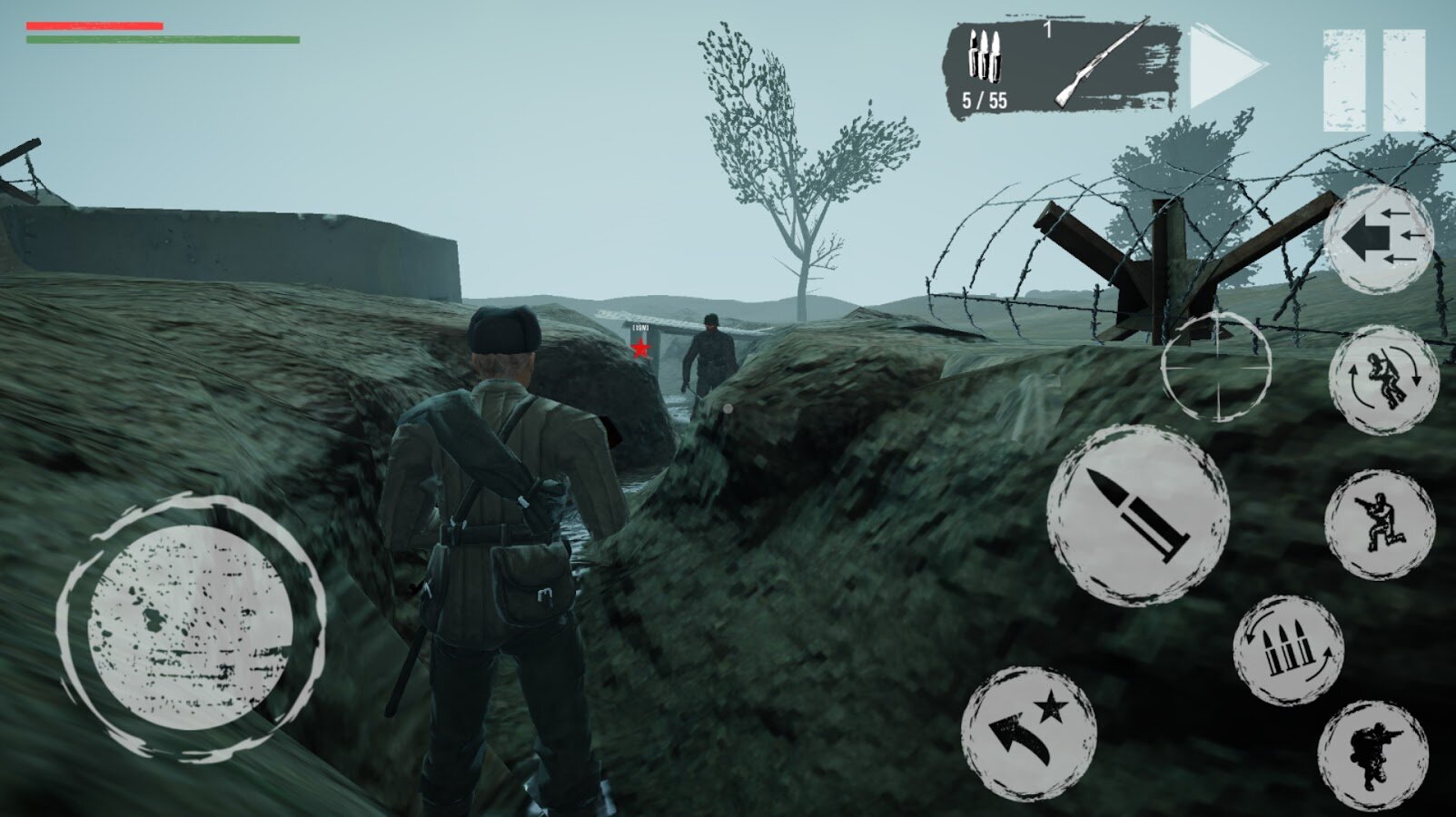Tap the triangle arrow beside the weapon panel
The height and width of the screenshot is (817, 1456).
pyautogui.click(x=1225, y=68)
